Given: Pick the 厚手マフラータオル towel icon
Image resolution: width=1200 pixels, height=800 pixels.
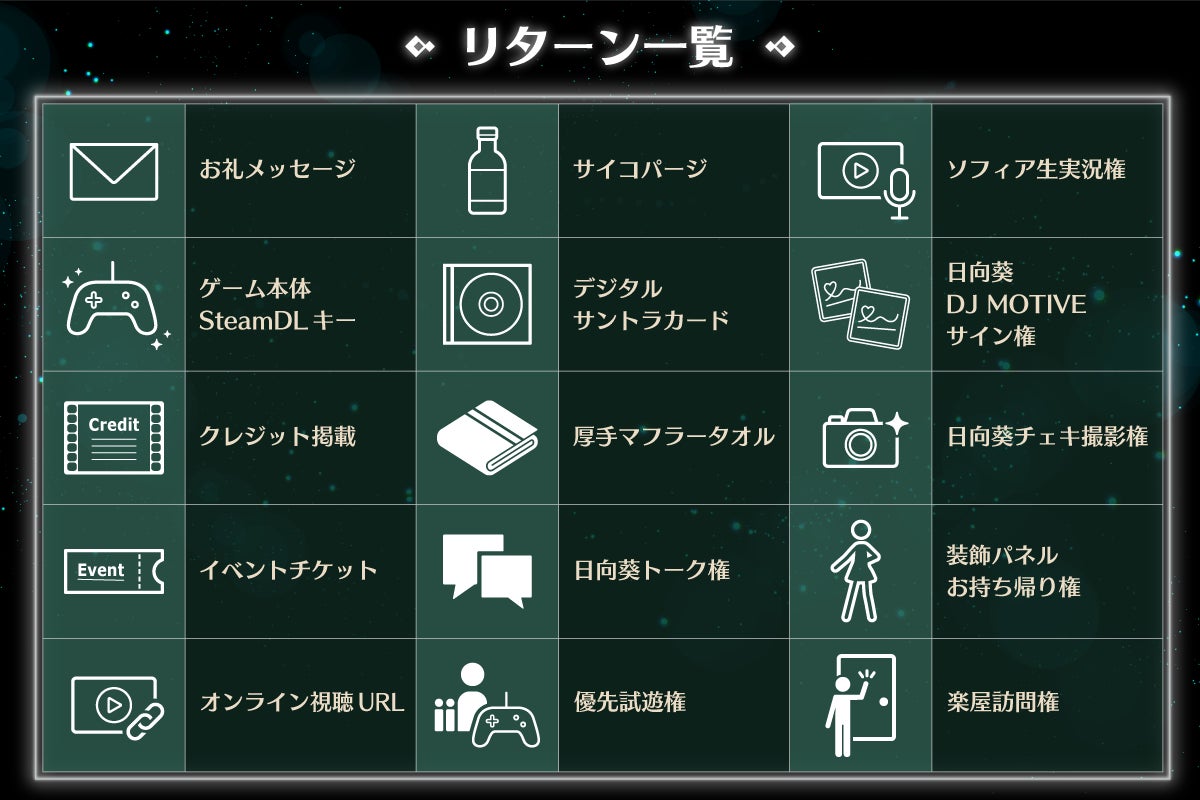Looking at the screenshot, I should pyautogui.click(x=487, y=437).
